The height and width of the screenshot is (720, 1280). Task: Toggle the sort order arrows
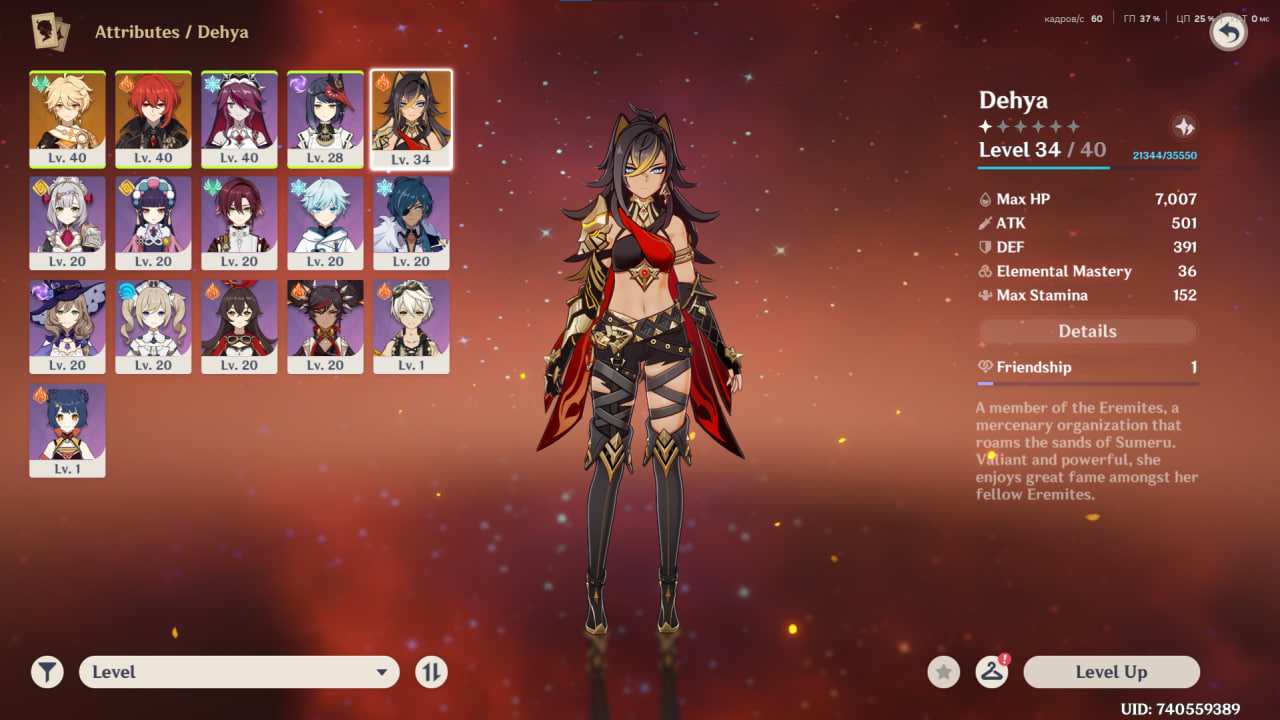pos(431,672)
